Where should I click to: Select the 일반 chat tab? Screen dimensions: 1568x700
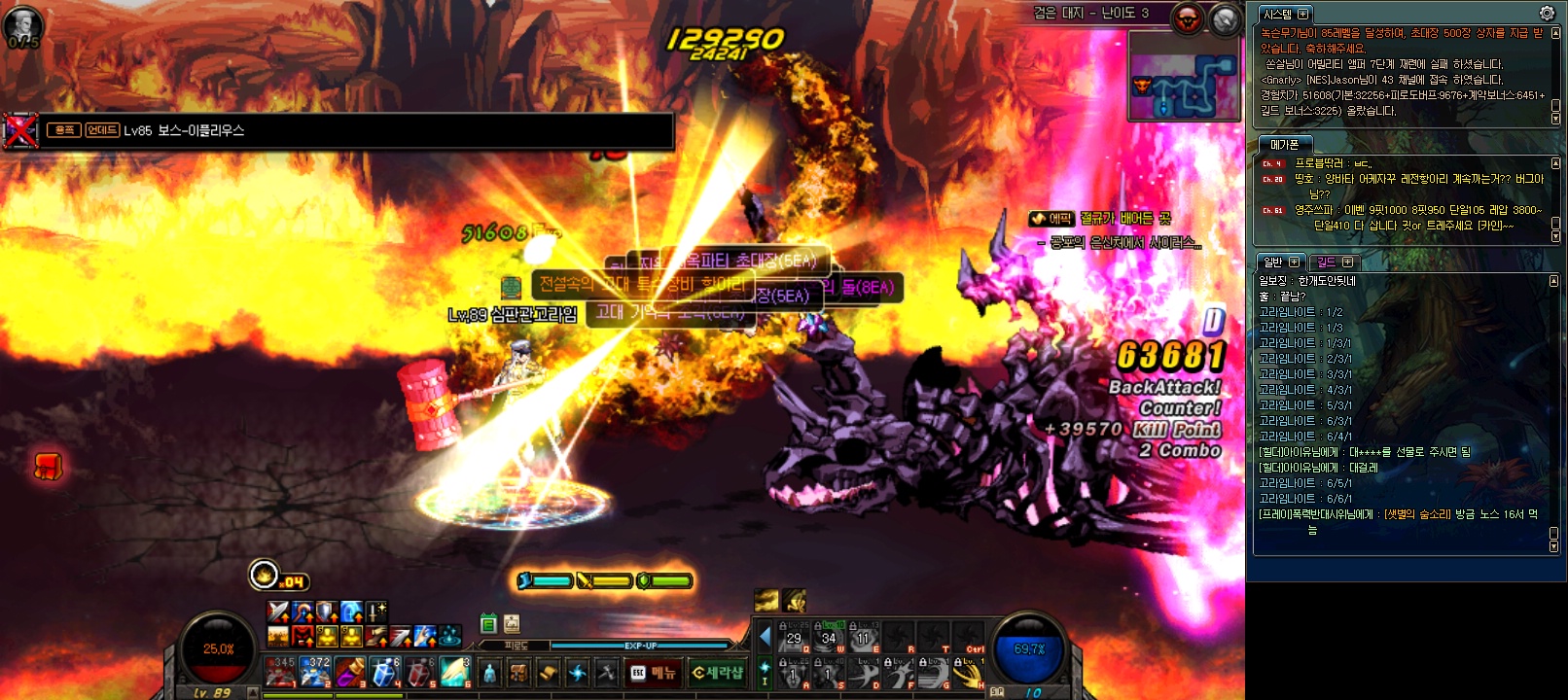pyautogui.click(x=1279, y=262)
